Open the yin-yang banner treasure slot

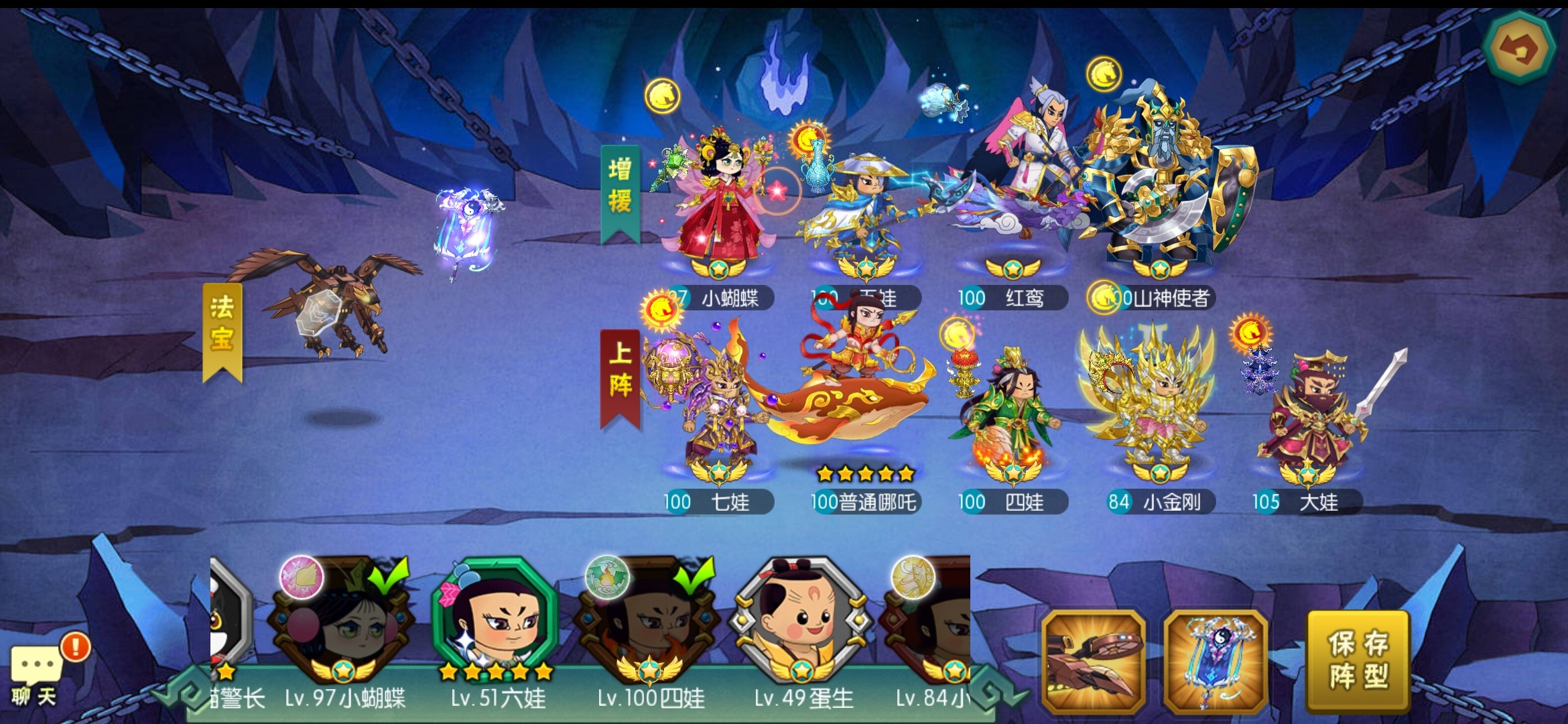tap(1215, 662)
